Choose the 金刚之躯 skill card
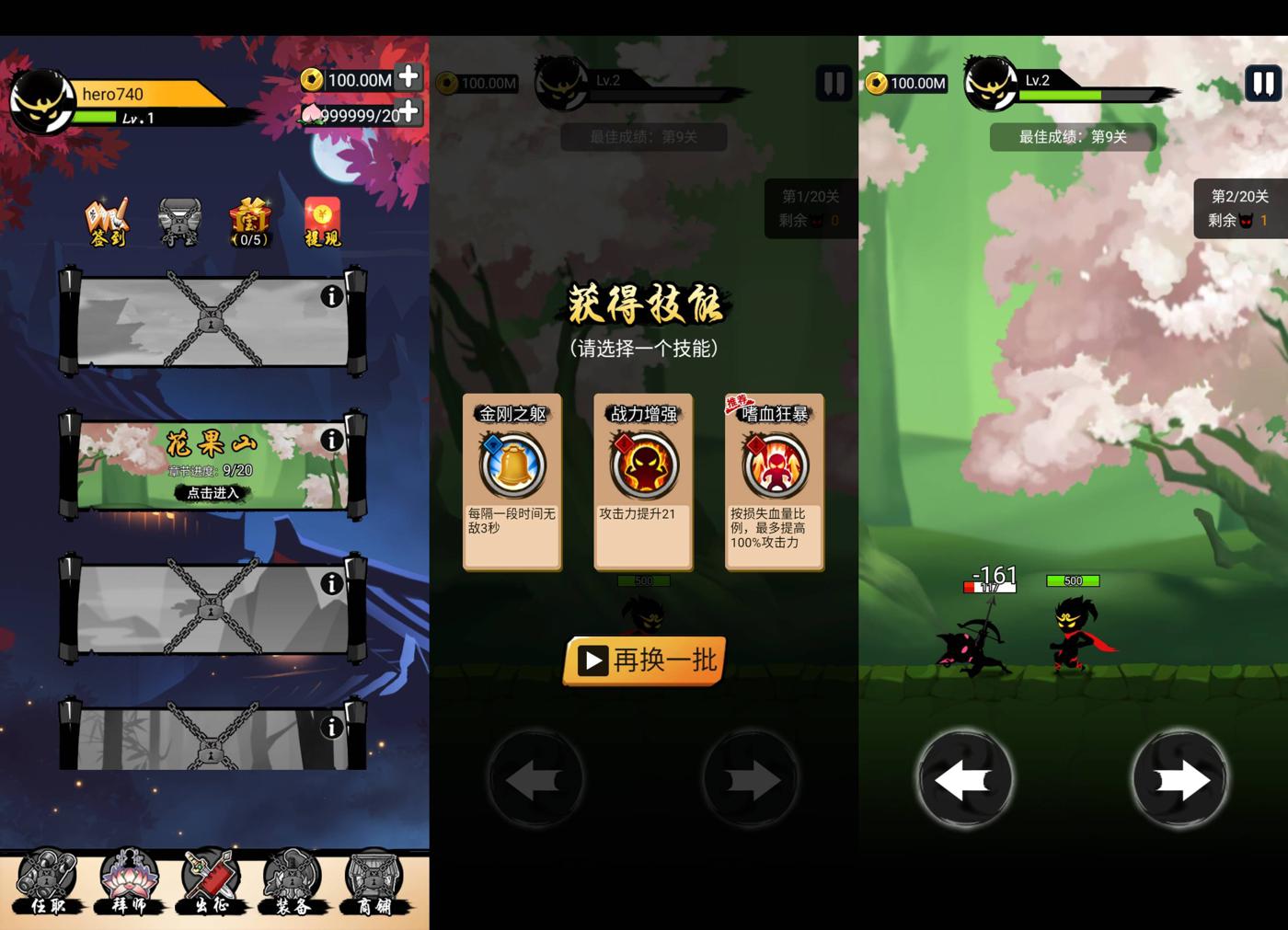 (512, 482)
